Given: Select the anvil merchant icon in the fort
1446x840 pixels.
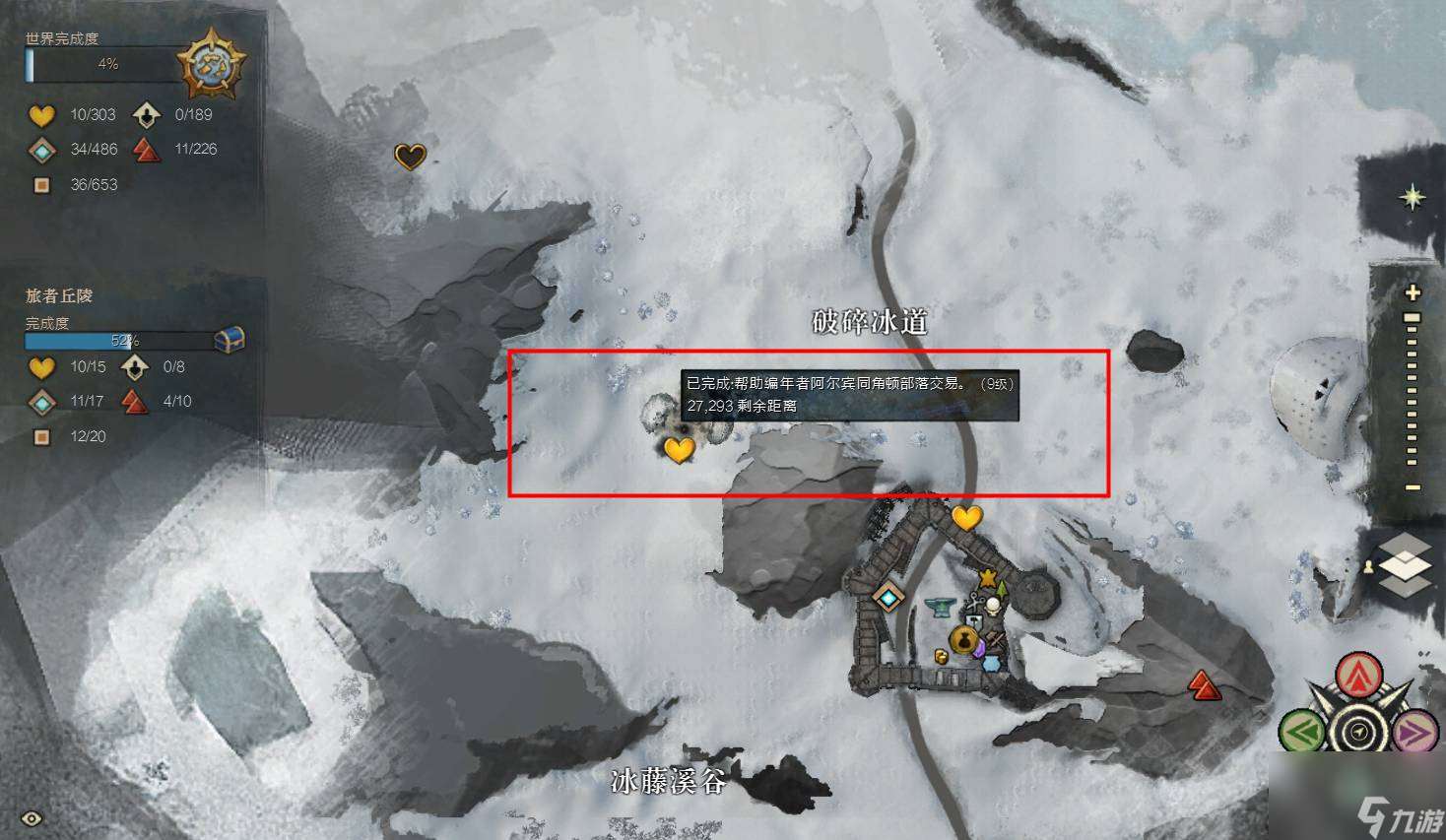Looking at the screenshot, I should pyautogui.click(x=939, y=608).
